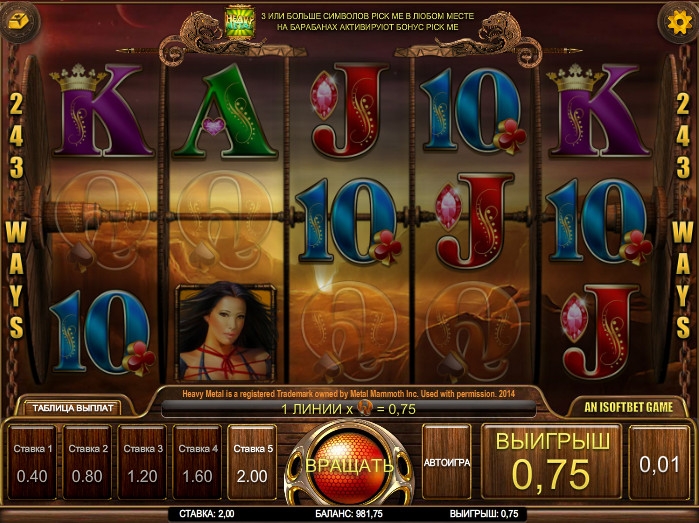Open the ТАБЛИЦА ВЫПЛАТ paytable
The width and height of the screenshot is (699, 523).
click(x=73, y=408)
